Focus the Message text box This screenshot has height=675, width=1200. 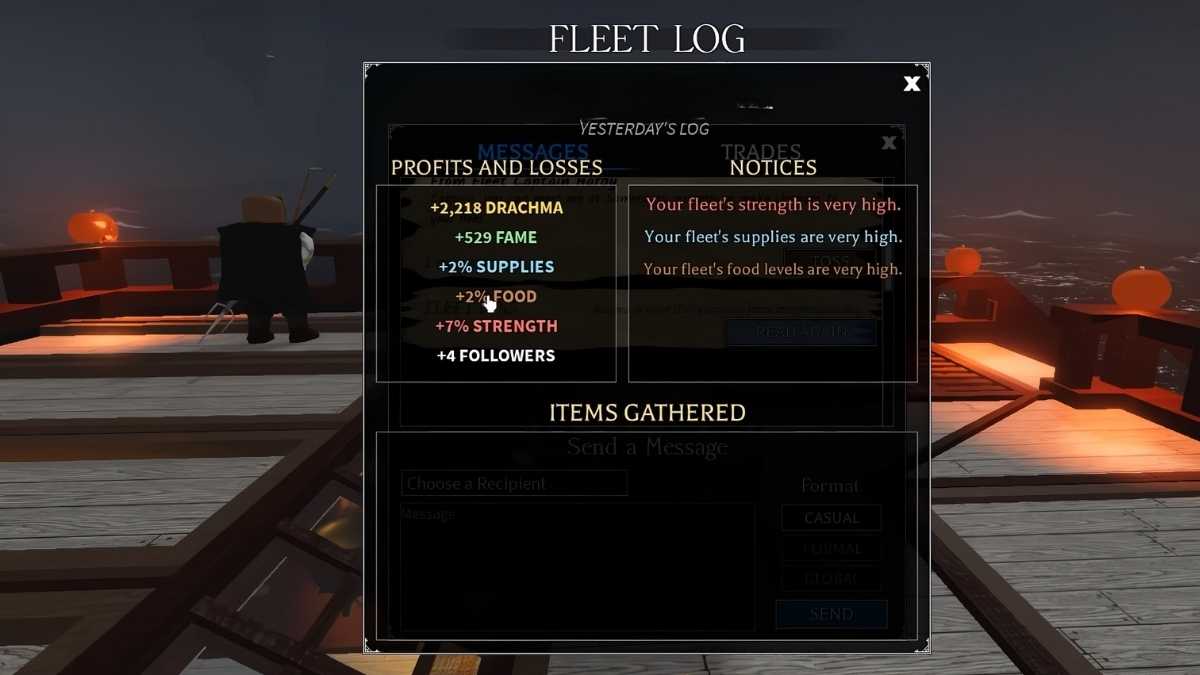[x=577, y=567]
